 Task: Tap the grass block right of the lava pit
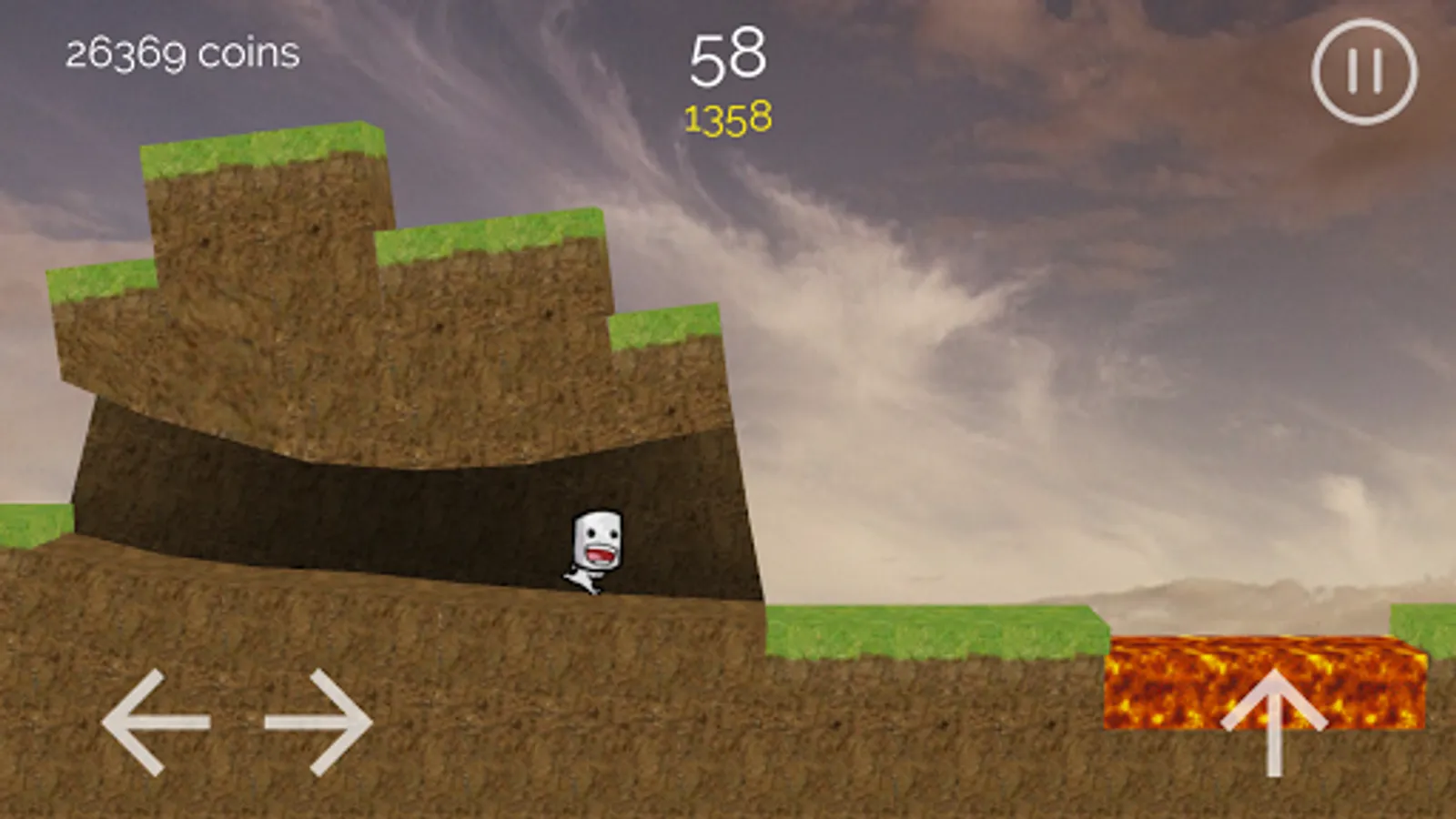pyautogui.click(x=1424, y=628)
